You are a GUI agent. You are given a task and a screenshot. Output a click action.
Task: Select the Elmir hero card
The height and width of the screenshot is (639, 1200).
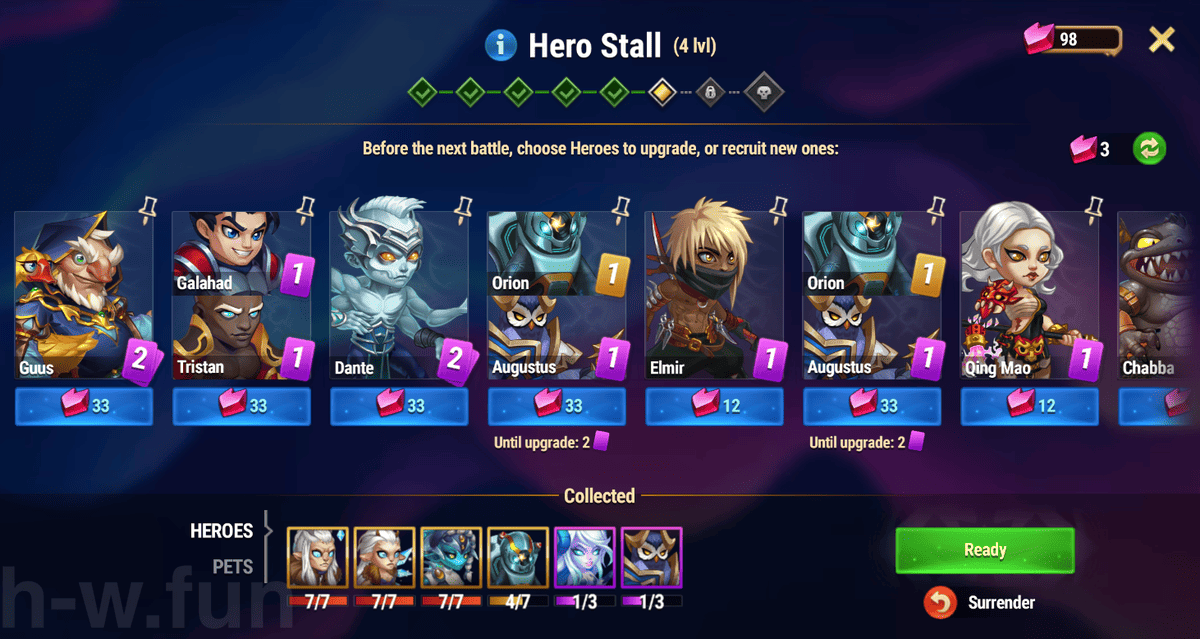pos(715,295)
